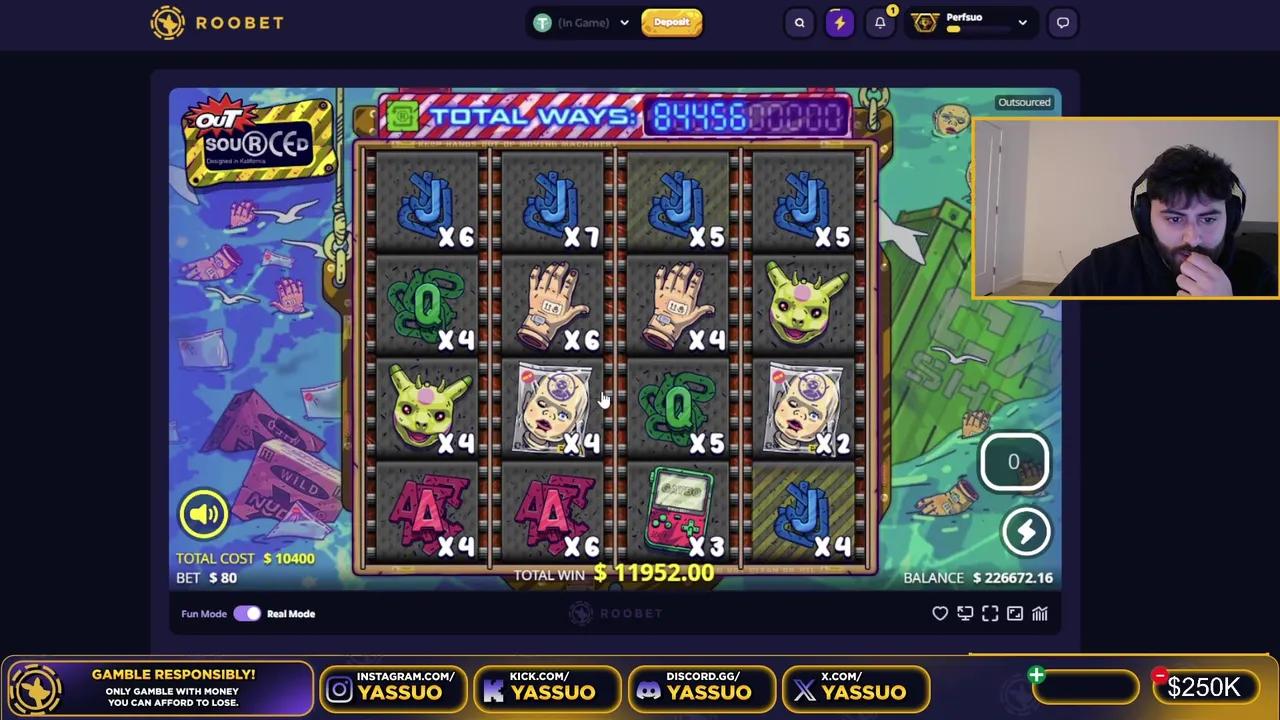
Task: Add game to favorites with heart icon
Action: pos(940,614)
